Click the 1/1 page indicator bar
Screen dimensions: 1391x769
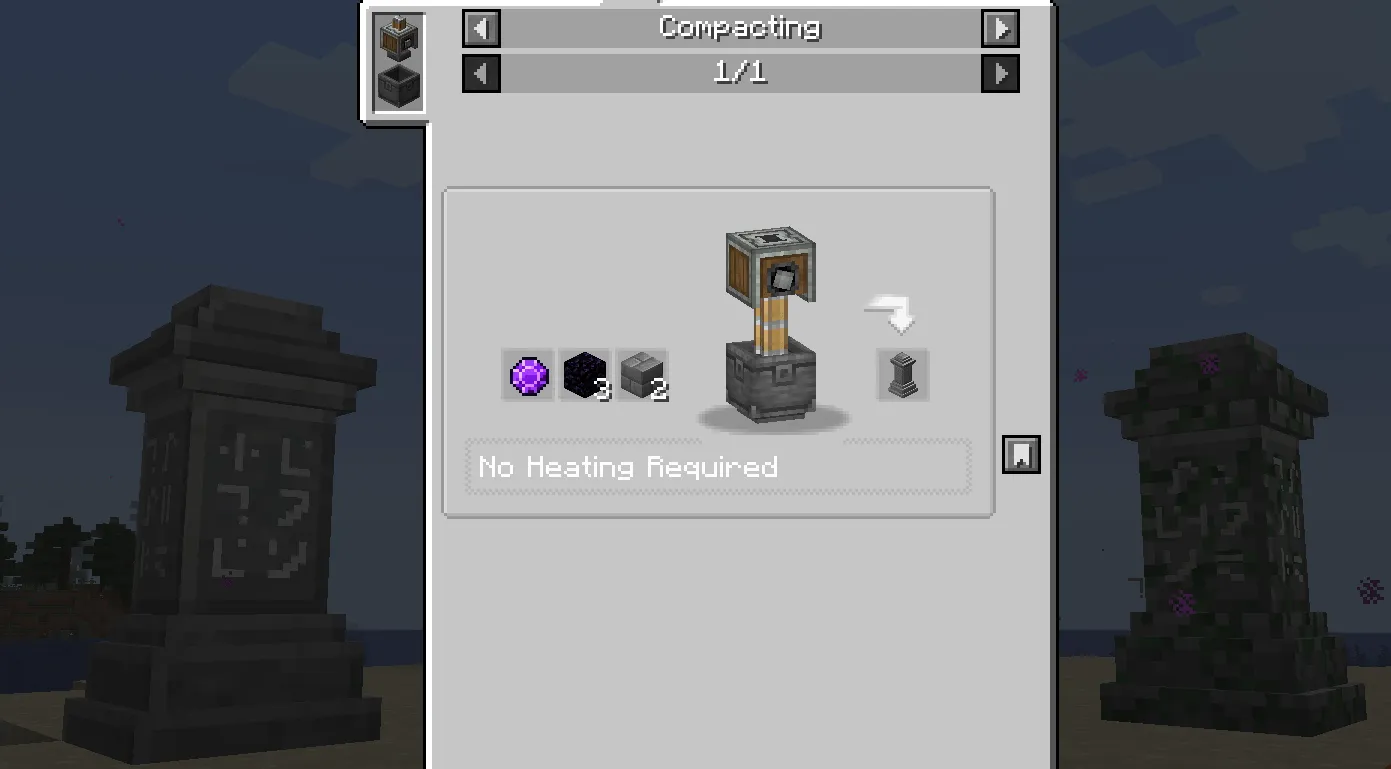(740, 73)
